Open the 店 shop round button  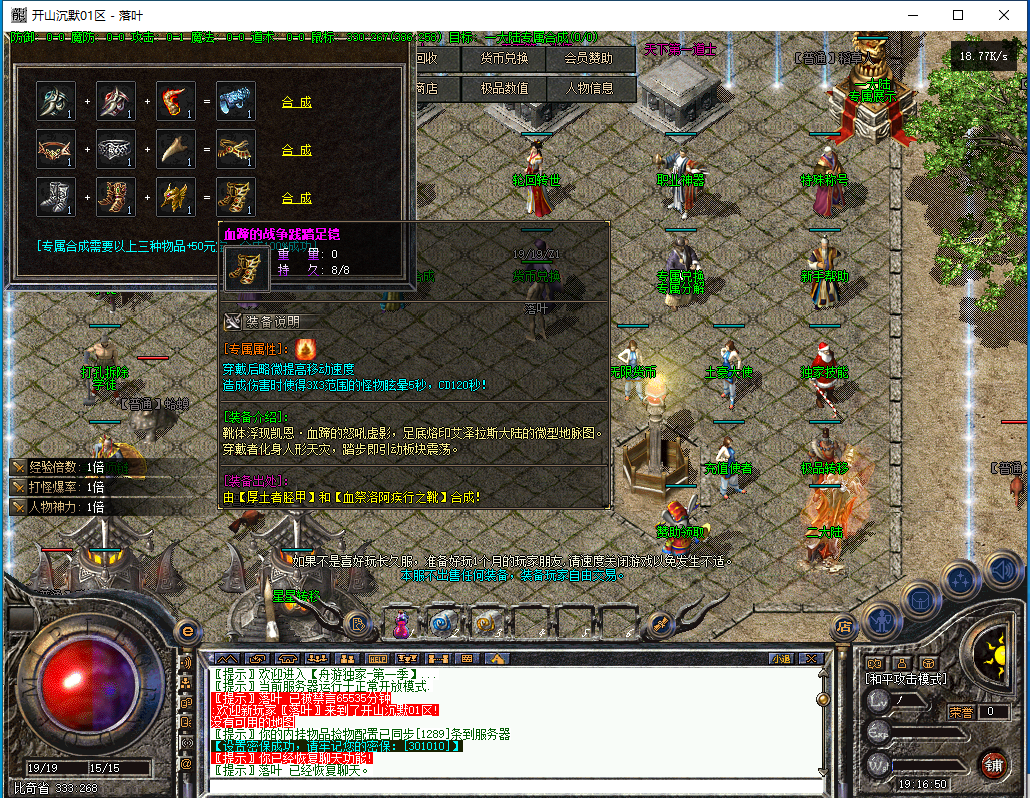pyautogui.click(x=843, y=626)
